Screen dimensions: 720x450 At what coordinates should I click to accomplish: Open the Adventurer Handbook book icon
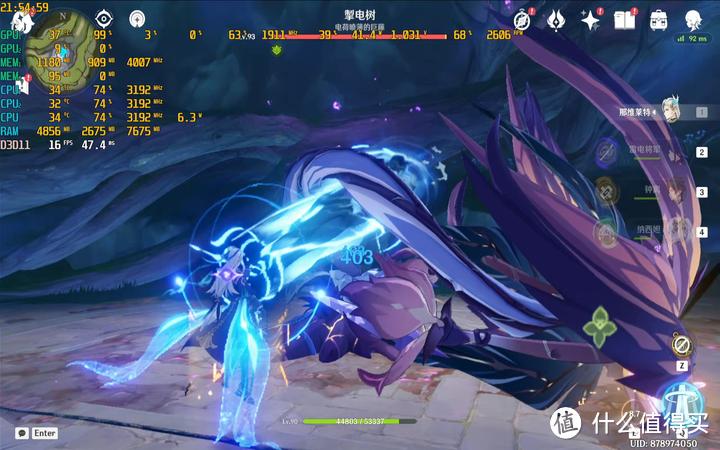[624, 20]
